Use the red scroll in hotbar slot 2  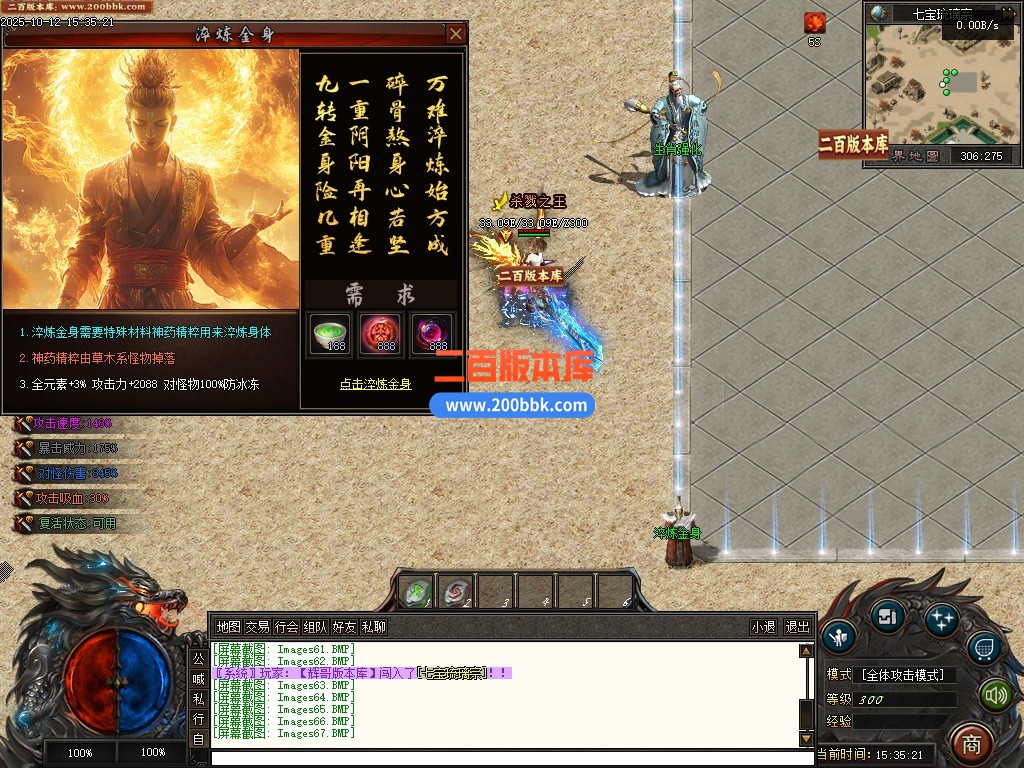pos(456,592)
